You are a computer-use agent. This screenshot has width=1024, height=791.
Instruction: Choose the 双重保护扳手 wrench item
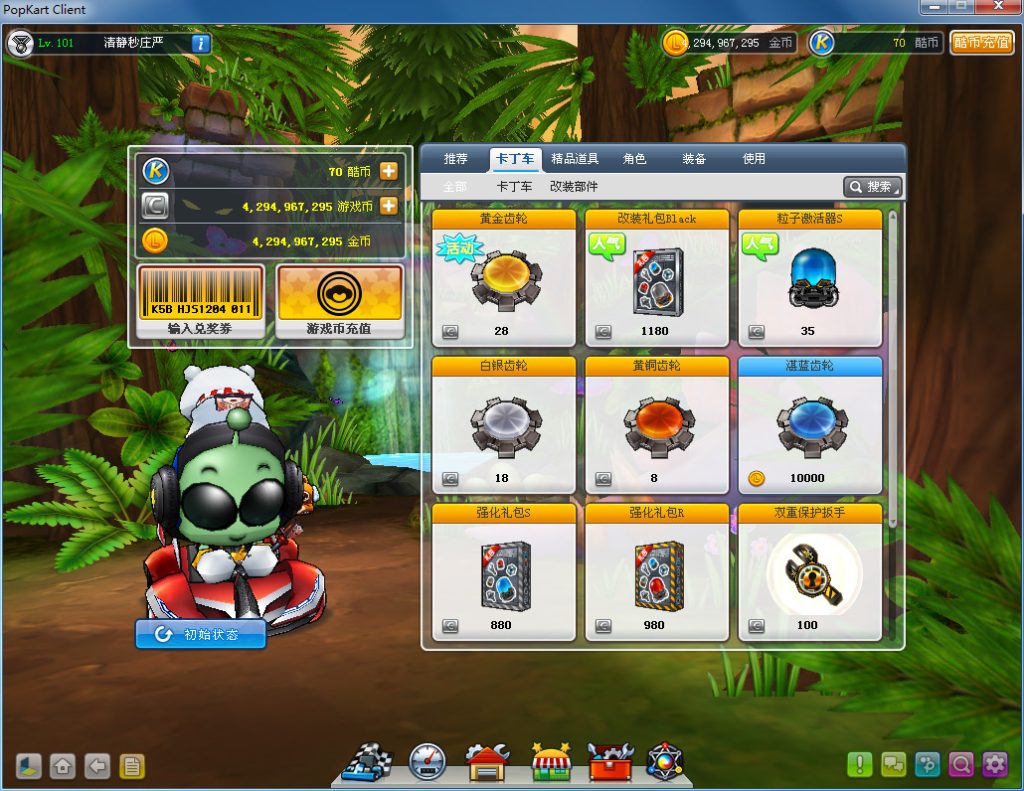tap(809, 572)
